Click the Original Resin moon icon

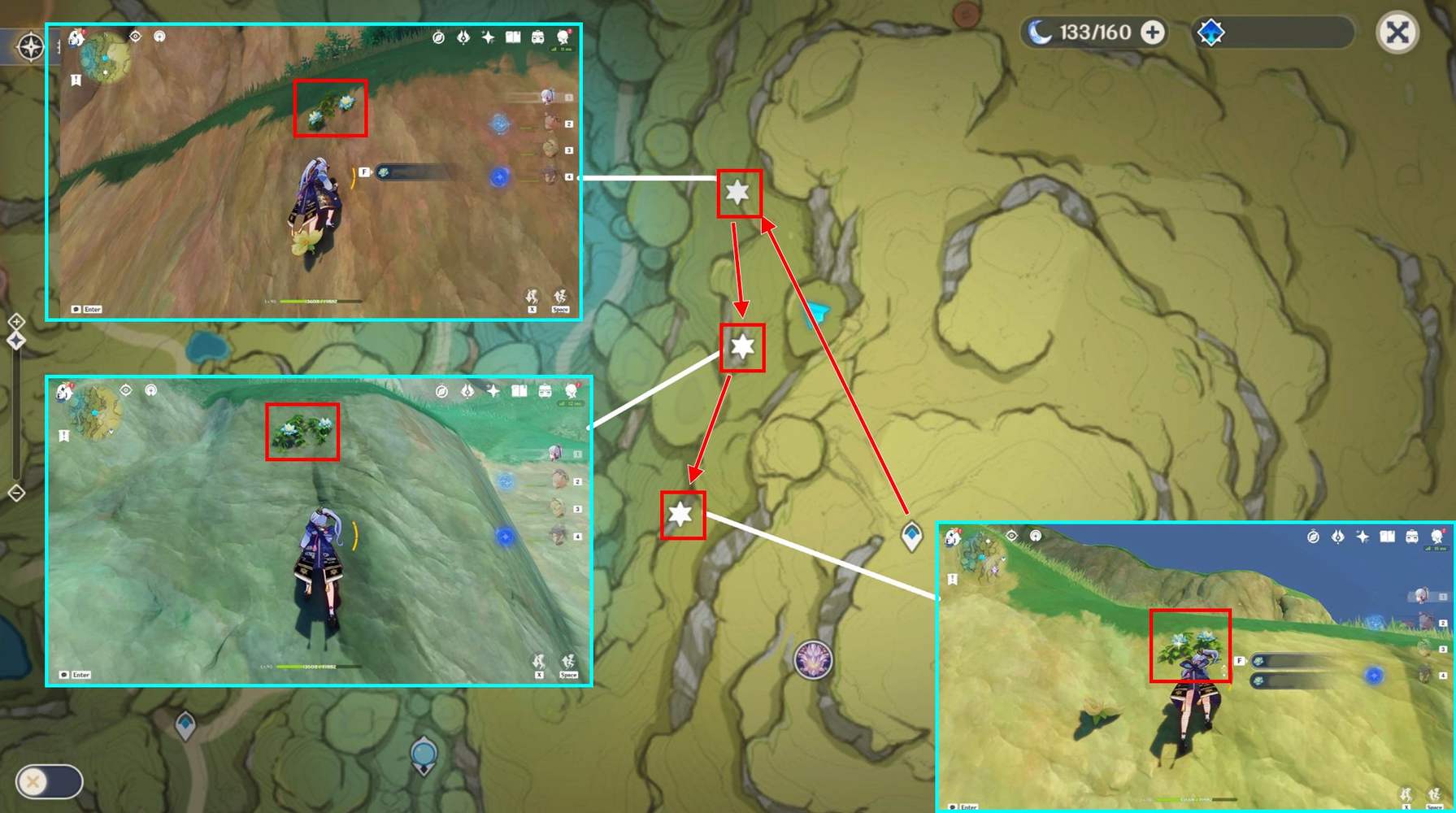(1041, 33)
